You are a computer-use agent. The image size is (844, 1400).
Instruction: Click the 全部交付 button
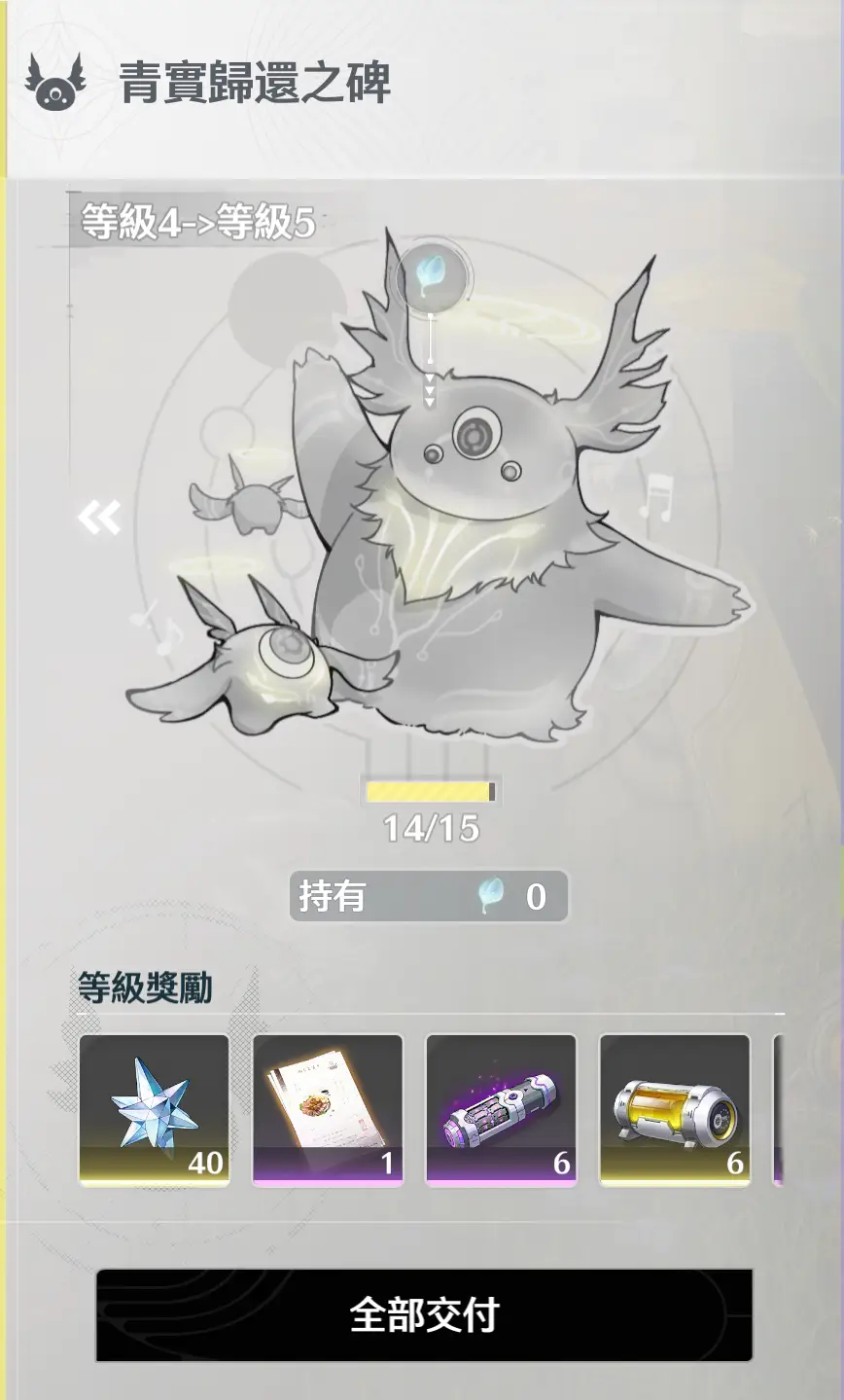point(424,1314)
